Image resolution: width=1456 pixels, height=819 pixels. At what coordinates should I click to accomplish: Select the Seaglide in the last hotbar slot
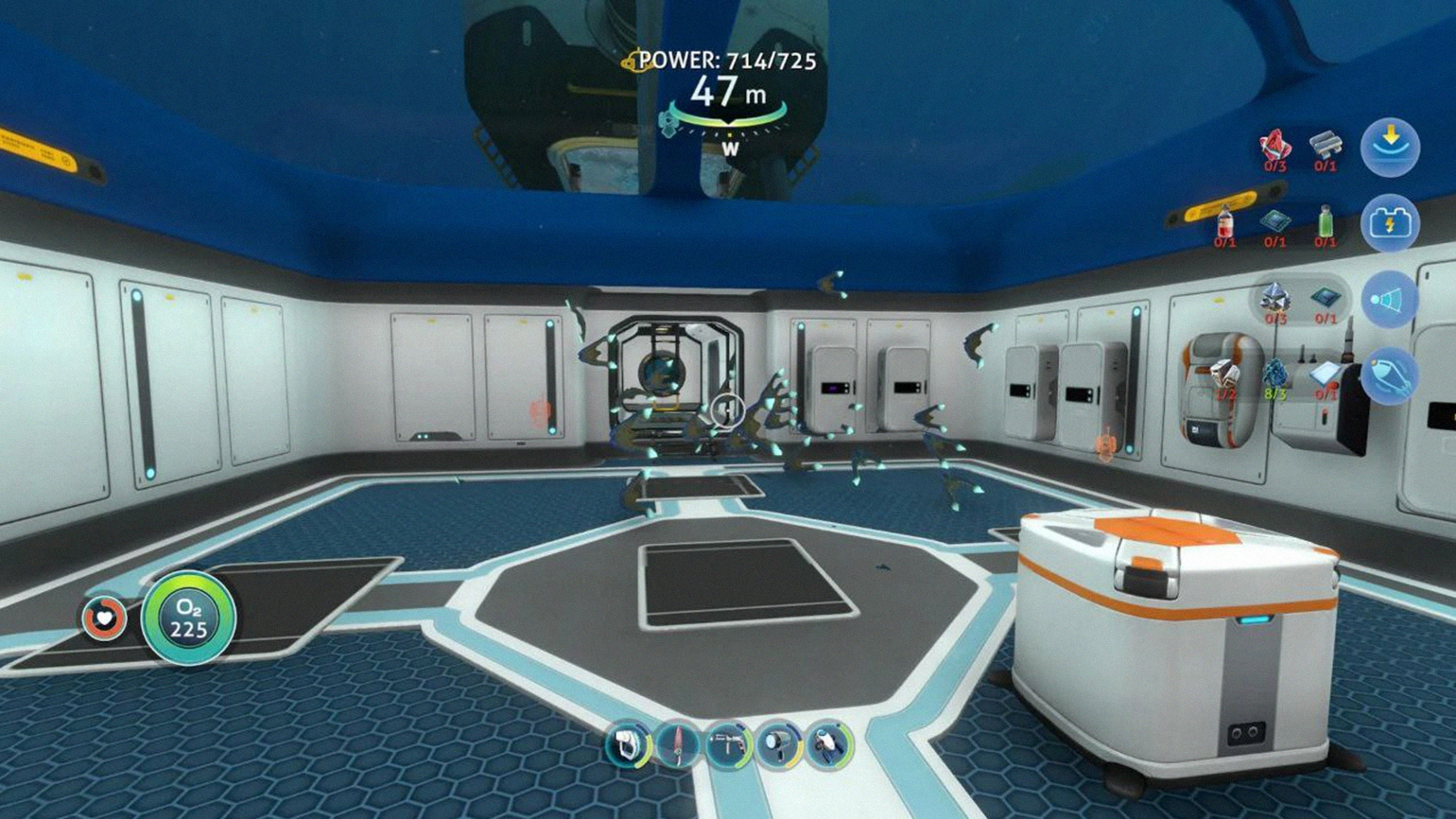click(829, 744)
